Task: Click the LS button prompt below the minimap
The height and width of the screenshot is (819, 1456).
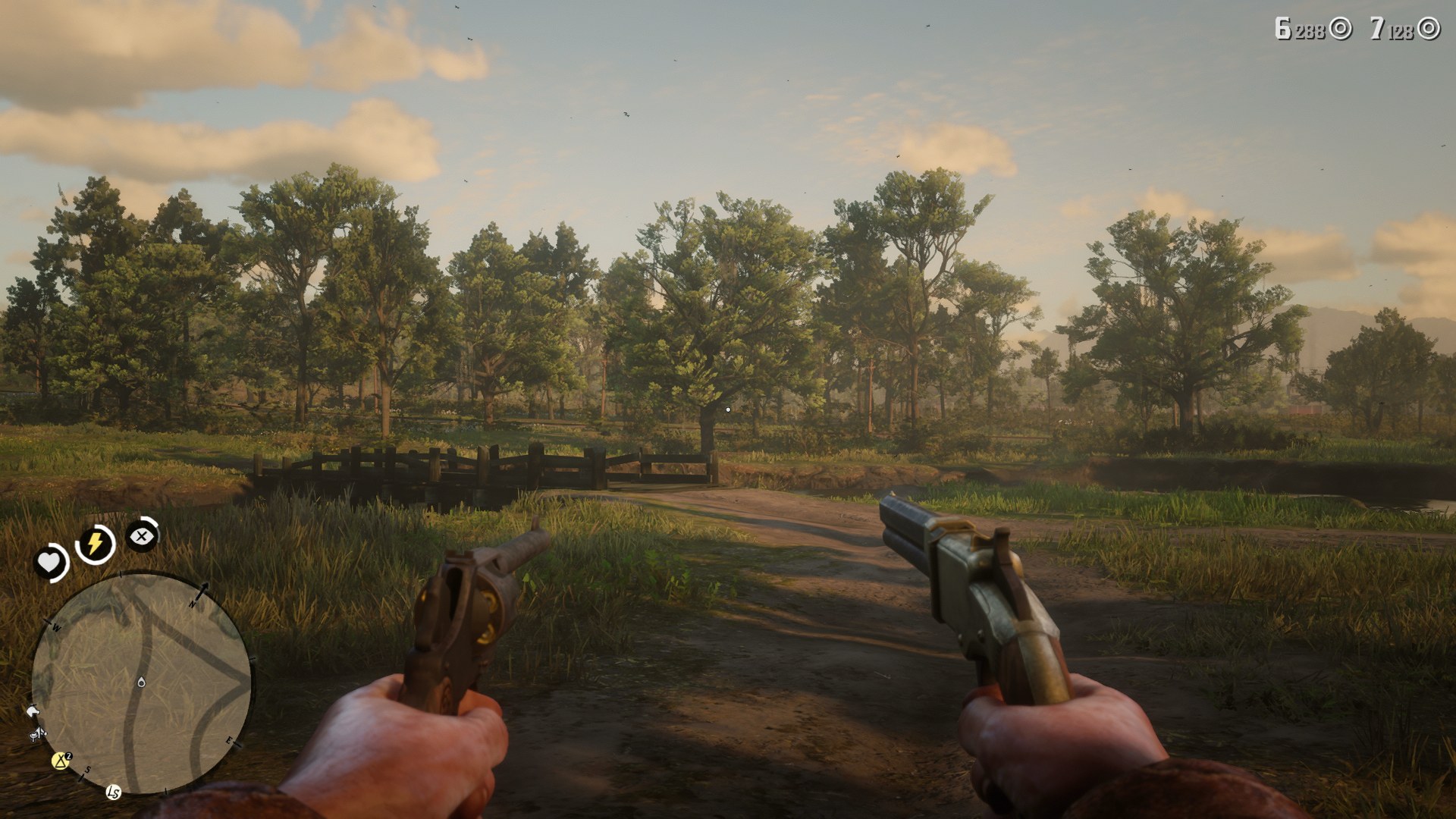Action: (113, 793)
